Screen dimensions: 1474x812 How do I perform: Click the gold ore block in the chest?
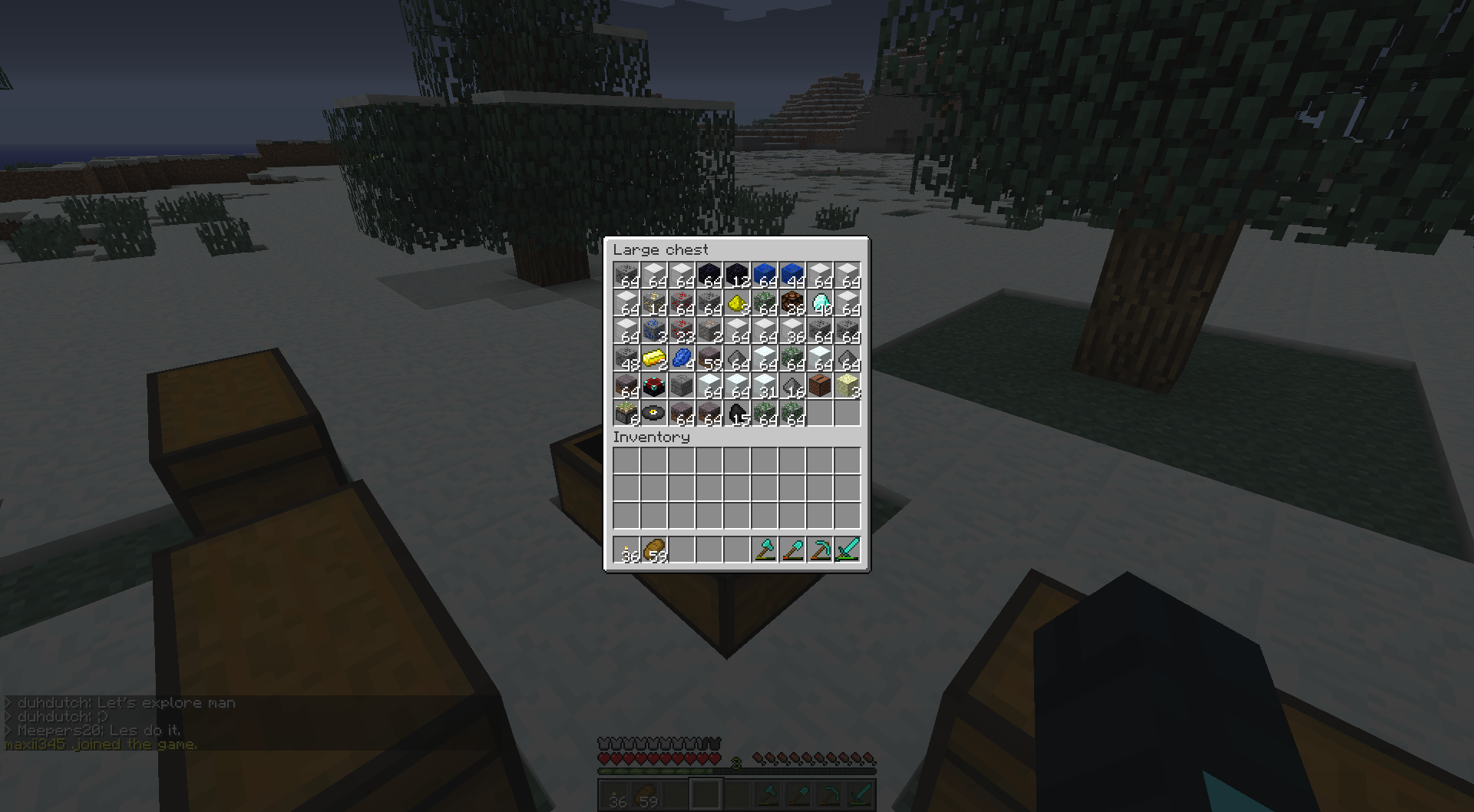click(x=653, y=302)
